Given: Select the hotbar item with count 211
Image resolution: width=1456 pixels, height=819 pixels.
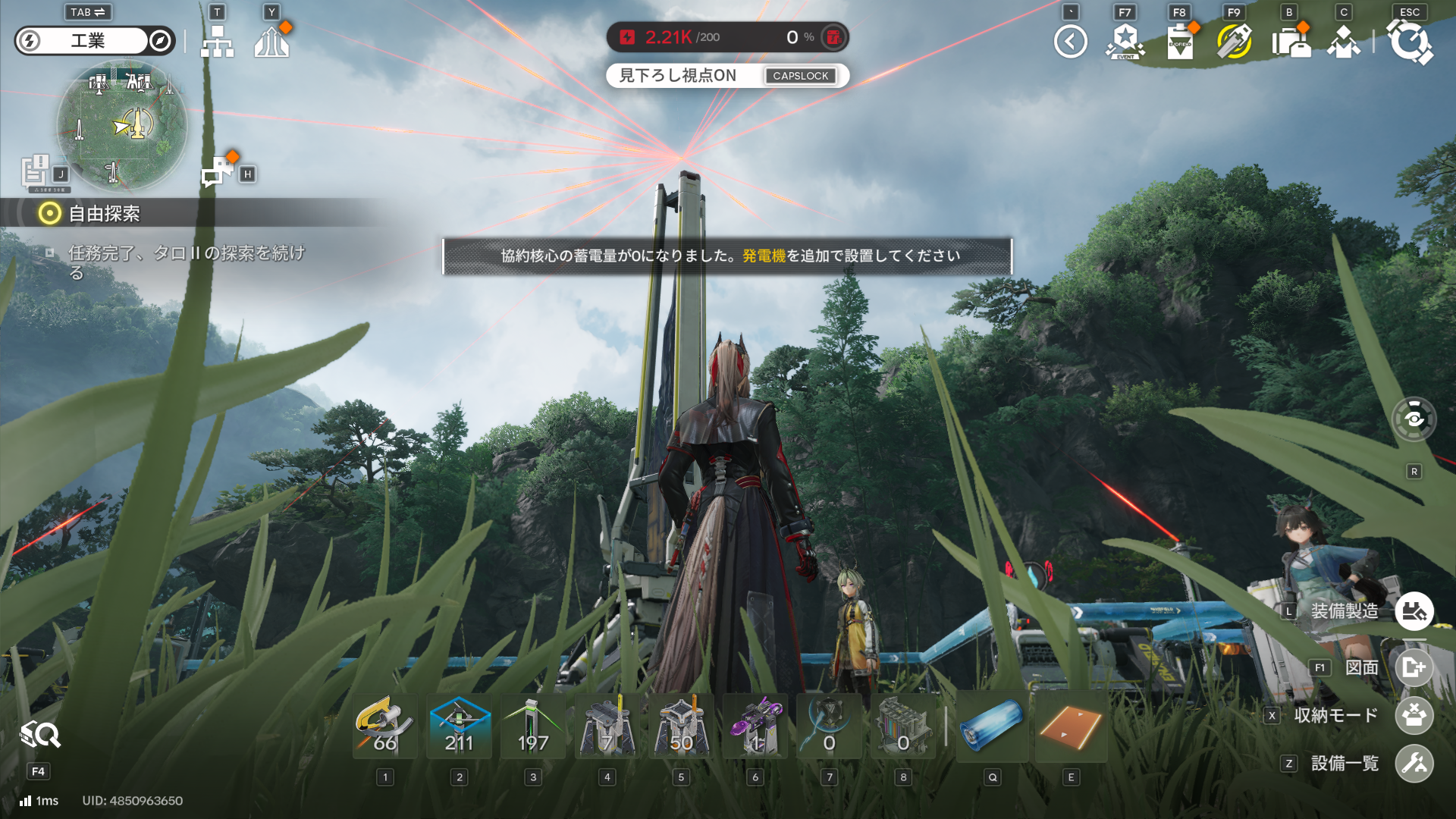Looking at the screenshot, I should (x=459, y=726).
